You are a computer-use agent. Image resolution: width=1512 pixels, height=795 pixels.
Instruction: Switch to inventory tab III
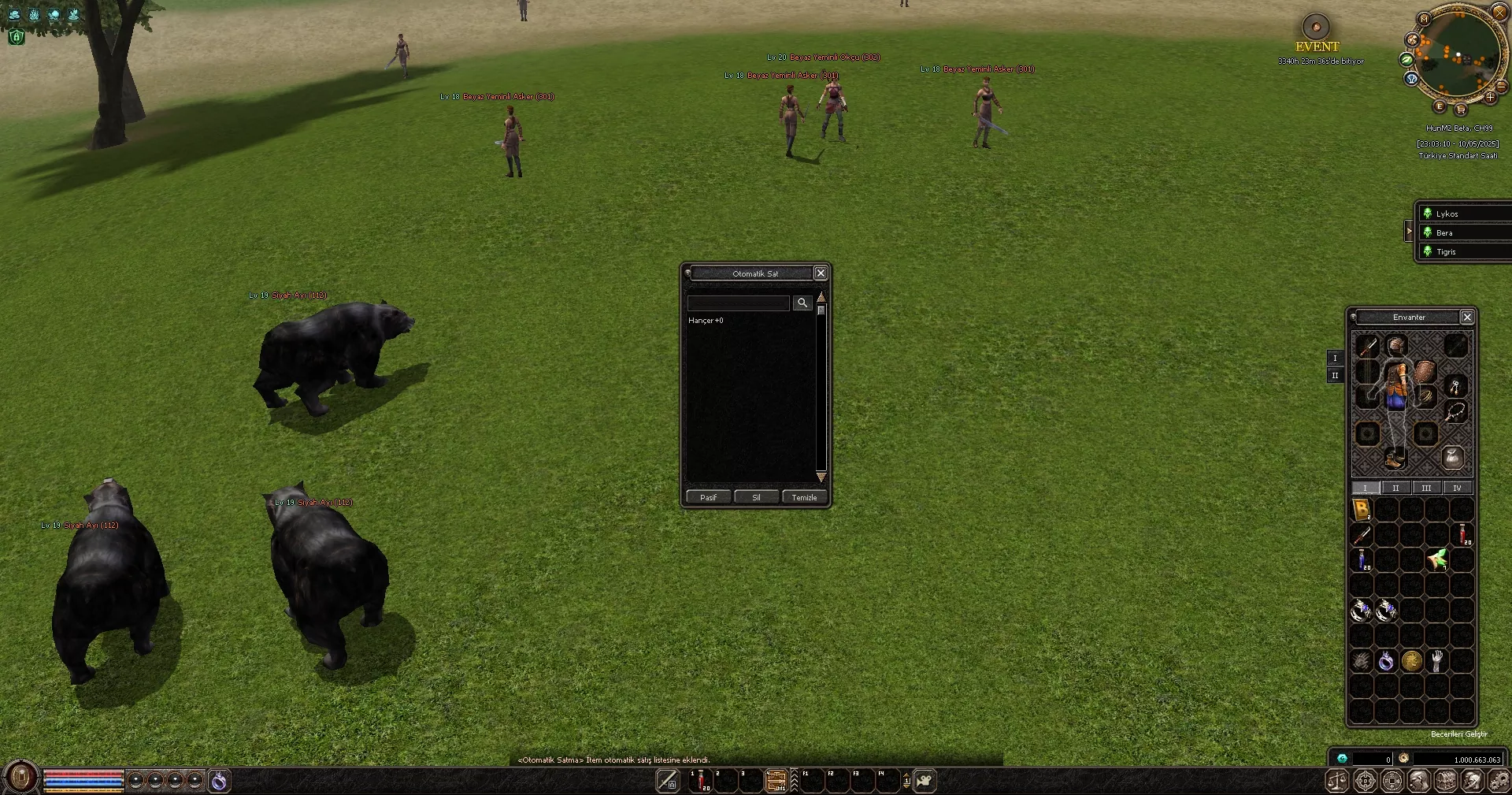tap(1426, 488)
